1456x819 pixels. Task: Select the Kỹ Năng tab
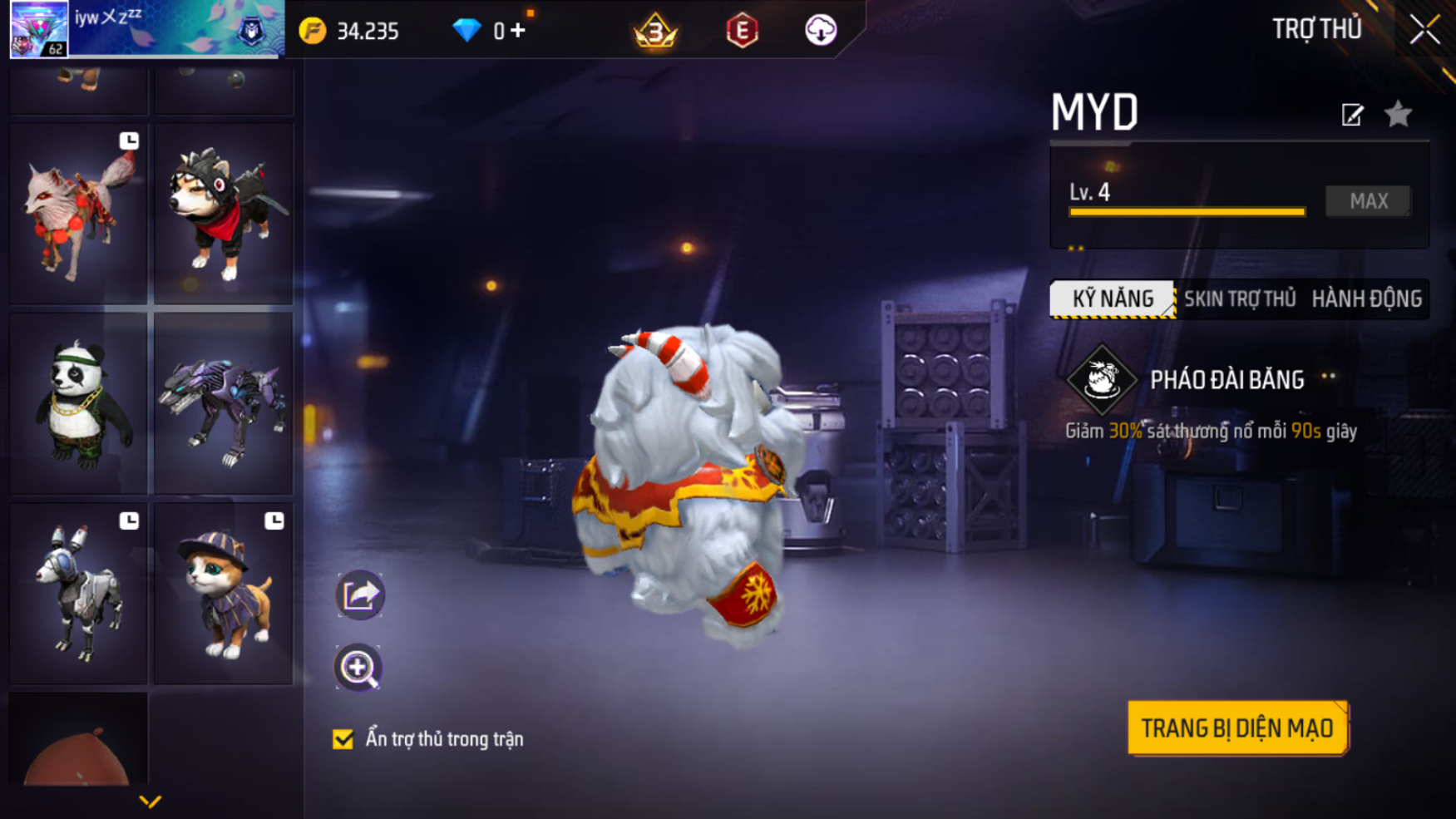(x=1113, y=298)
